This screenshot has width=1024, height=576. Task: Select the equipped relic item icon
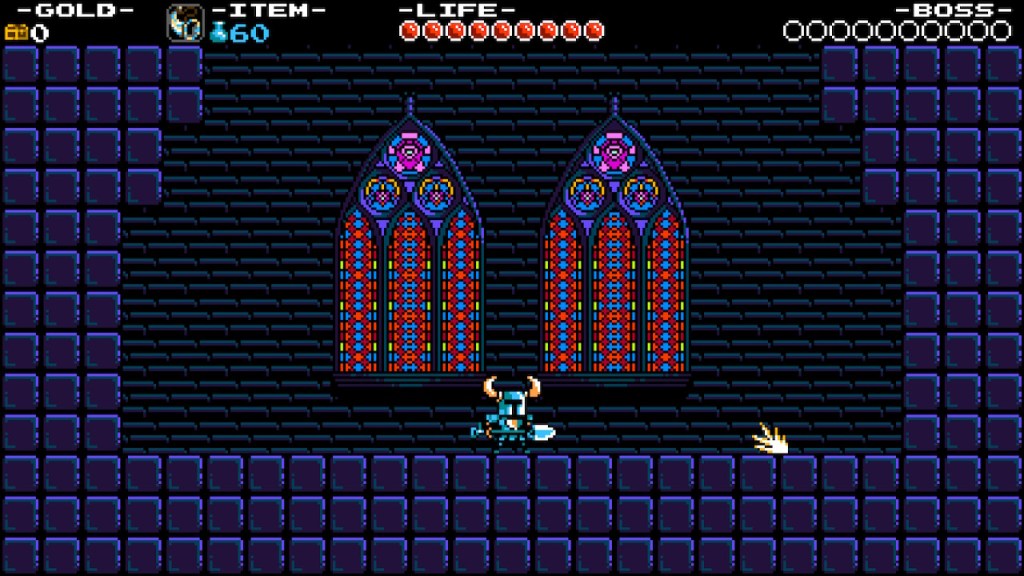pos(184,21)
